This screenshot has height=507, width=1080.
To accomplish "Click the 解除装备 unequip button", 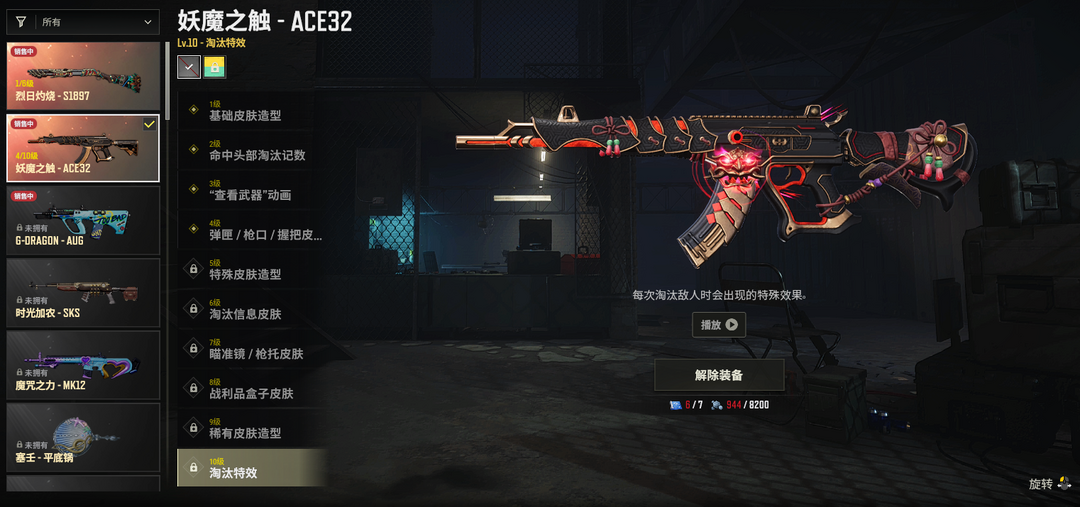I will tap(719, 375).
